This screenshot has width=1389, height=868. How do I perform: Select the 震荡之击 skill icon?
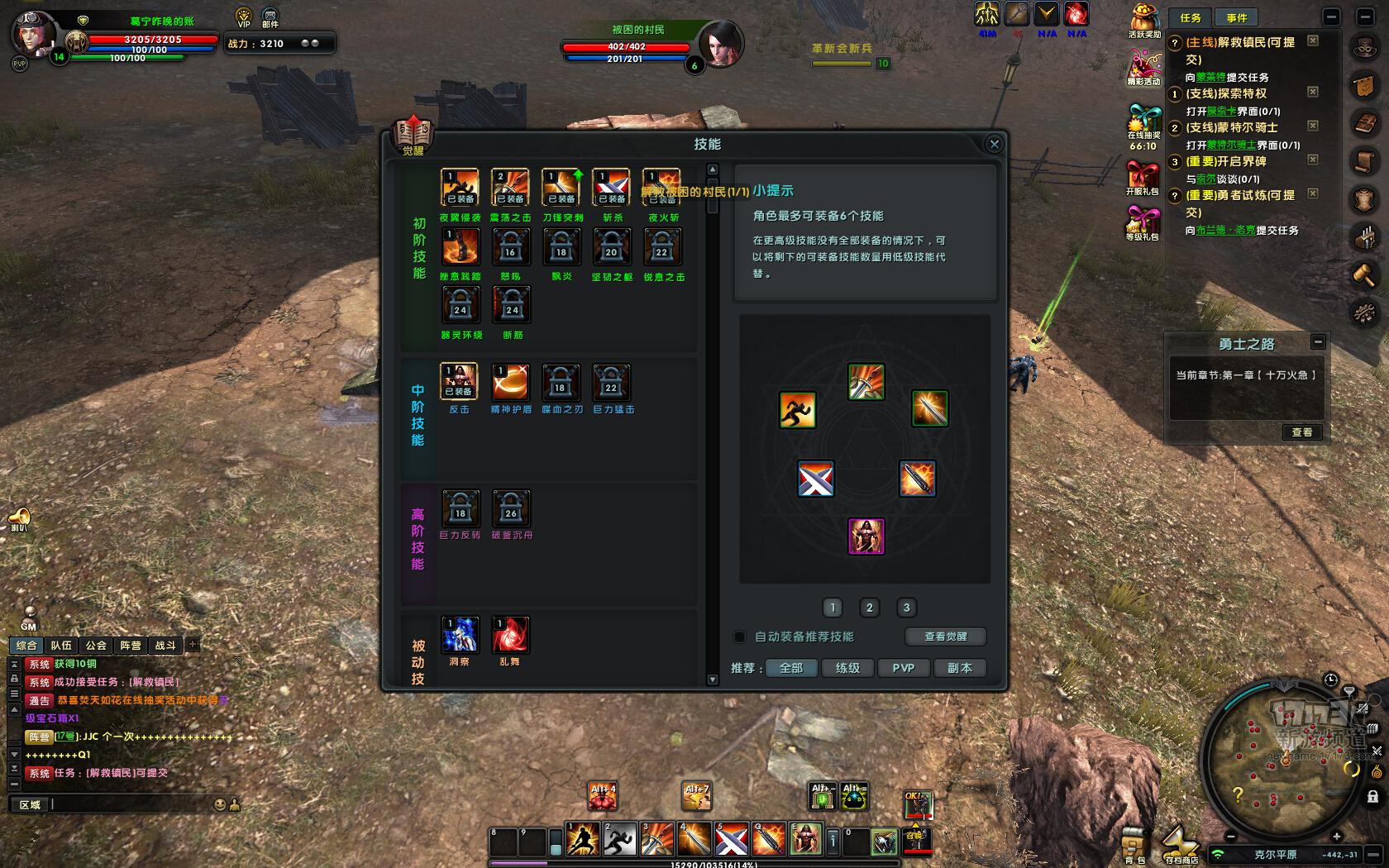pos(510,188)
